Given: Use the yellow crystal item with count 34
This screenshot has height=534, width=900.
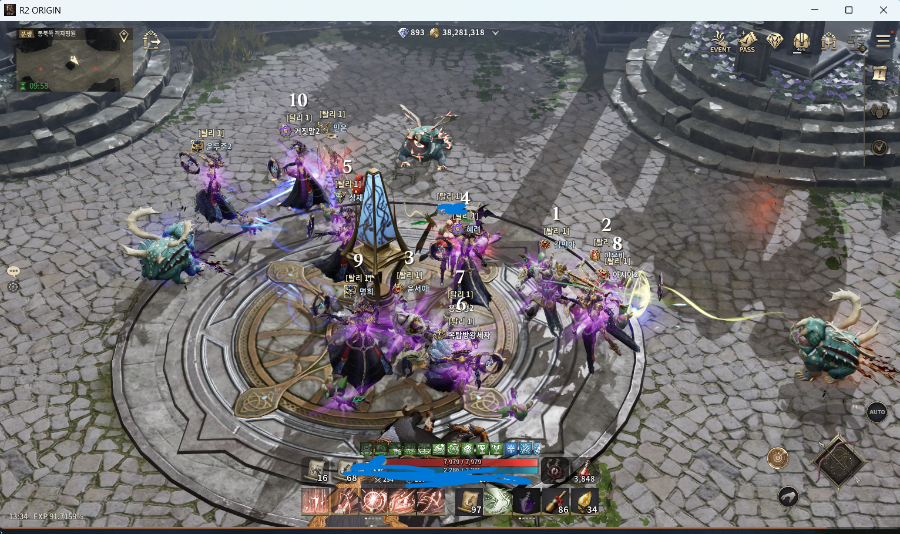Looking at the screenshot, I should click(586, 502).
